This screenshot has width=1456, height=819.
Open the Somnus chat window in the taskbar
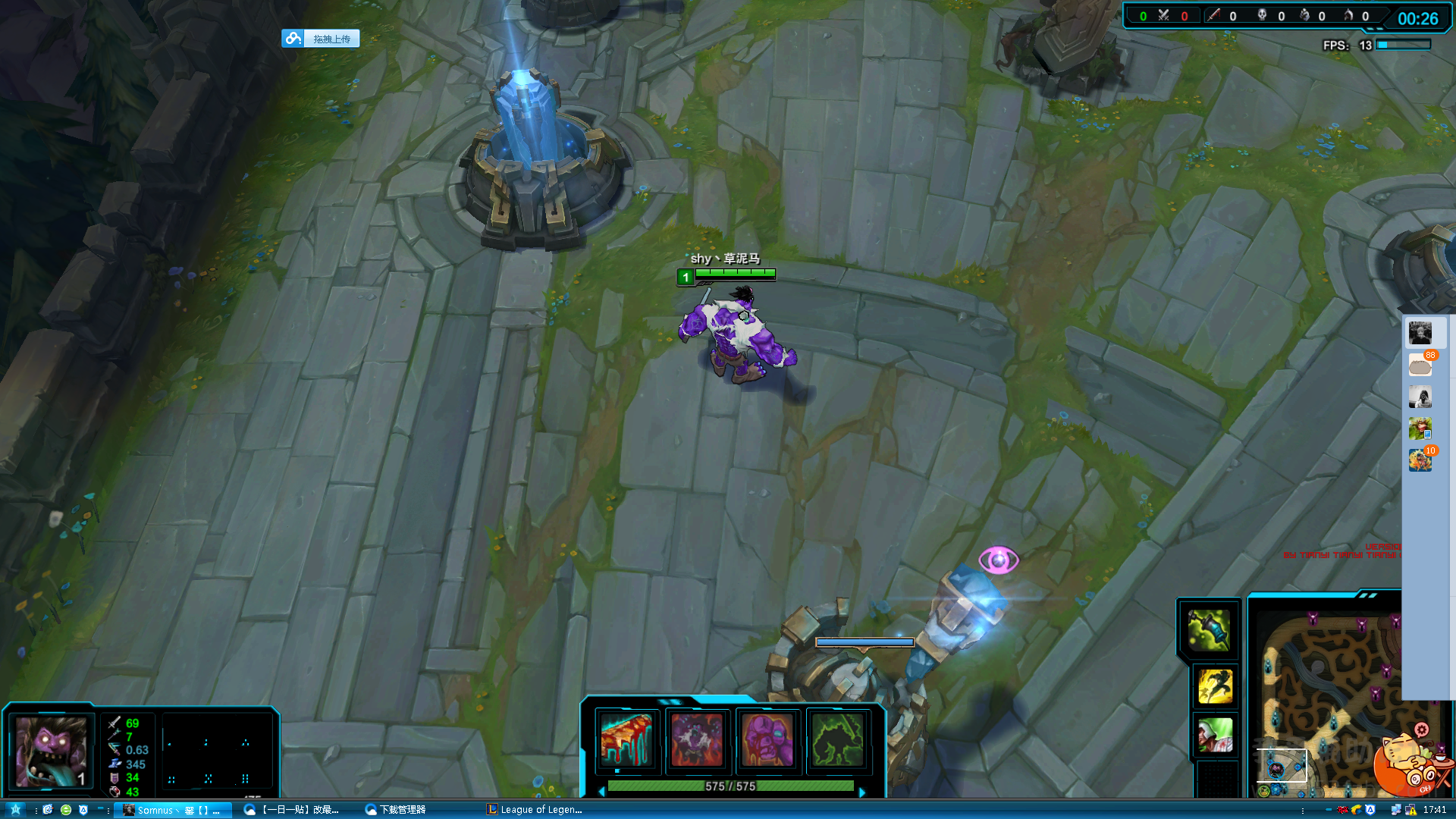(x=172, y=810)
